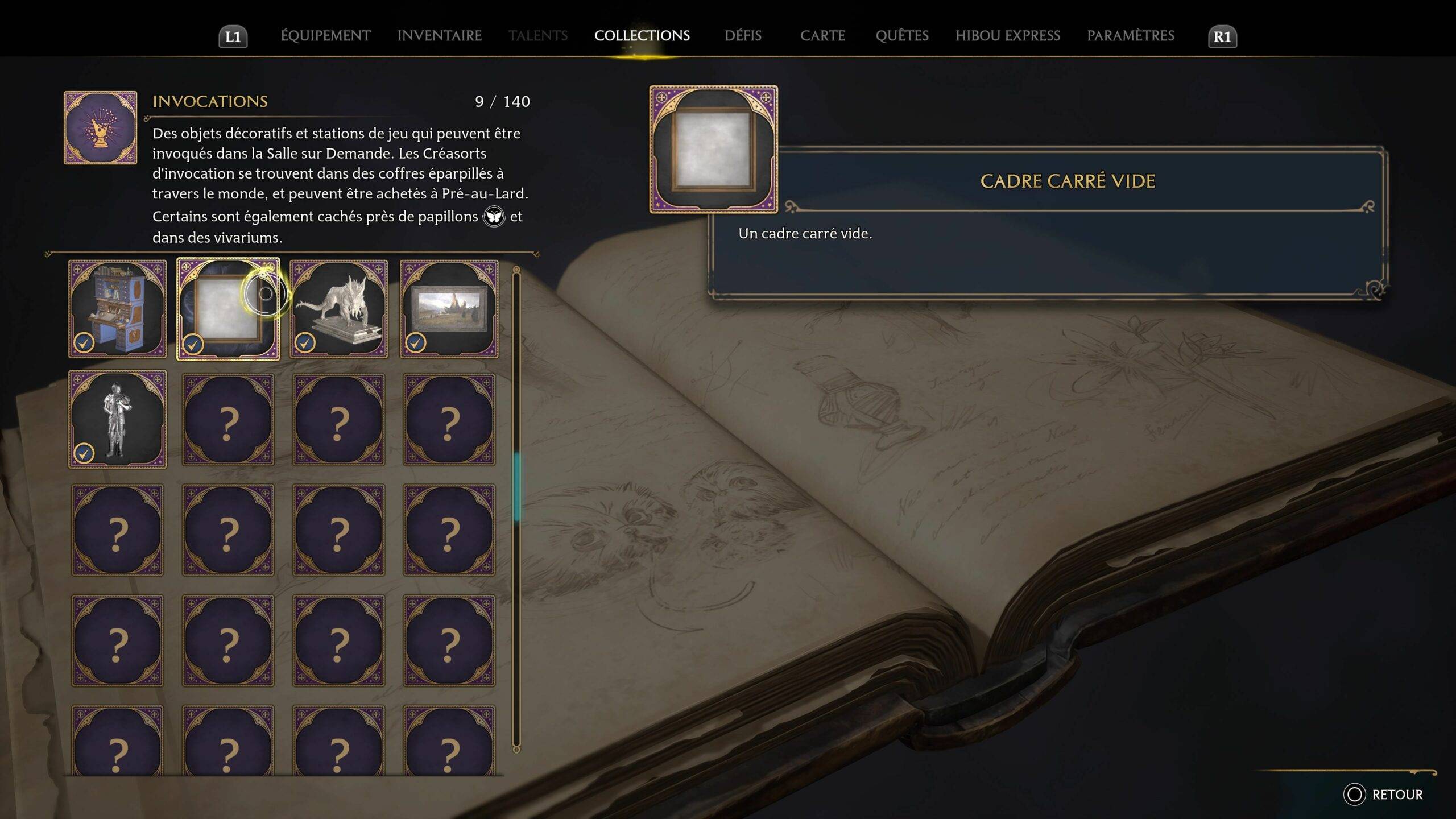Open the Inventaire tab

pyautogui.click(x=439, y=36)
